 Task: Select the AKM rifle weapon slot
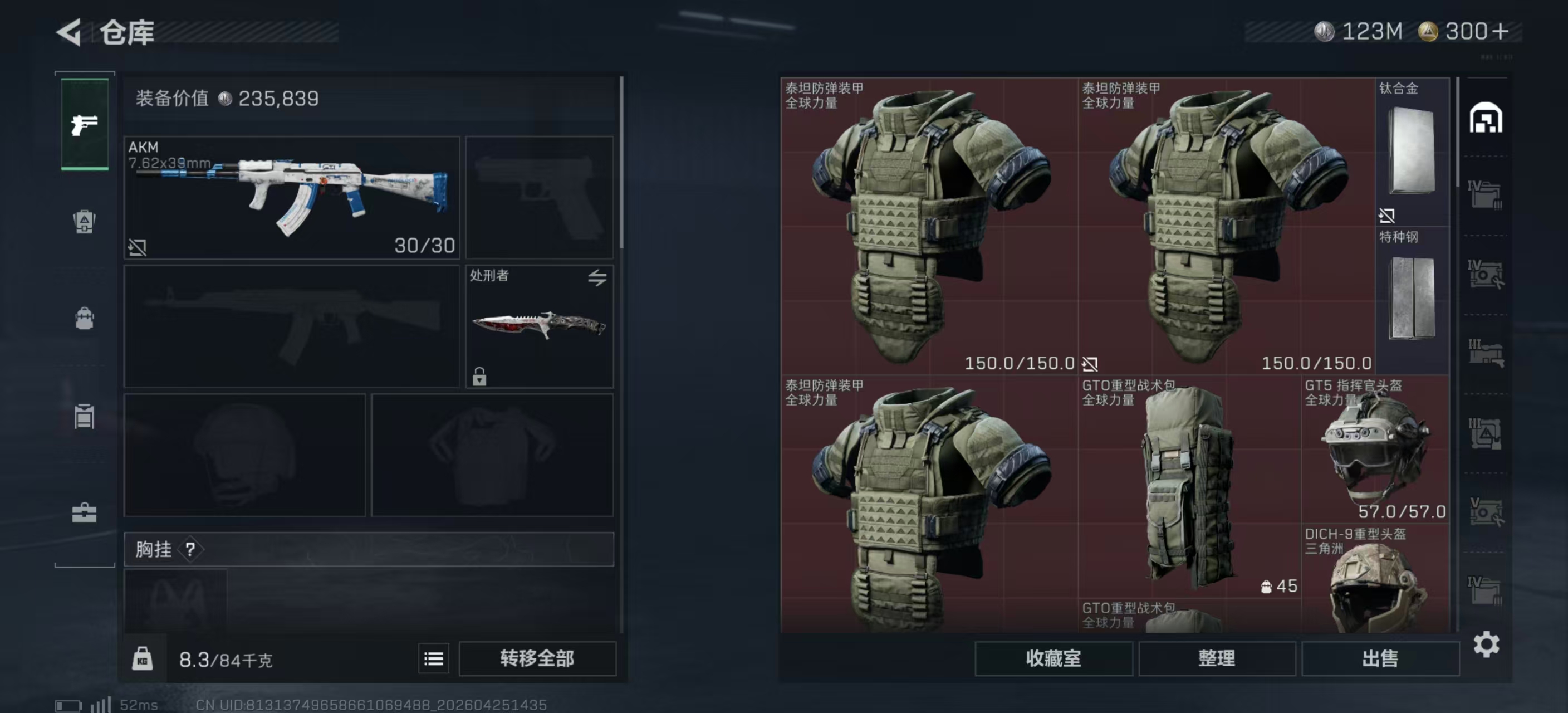(x=292, y=197)
